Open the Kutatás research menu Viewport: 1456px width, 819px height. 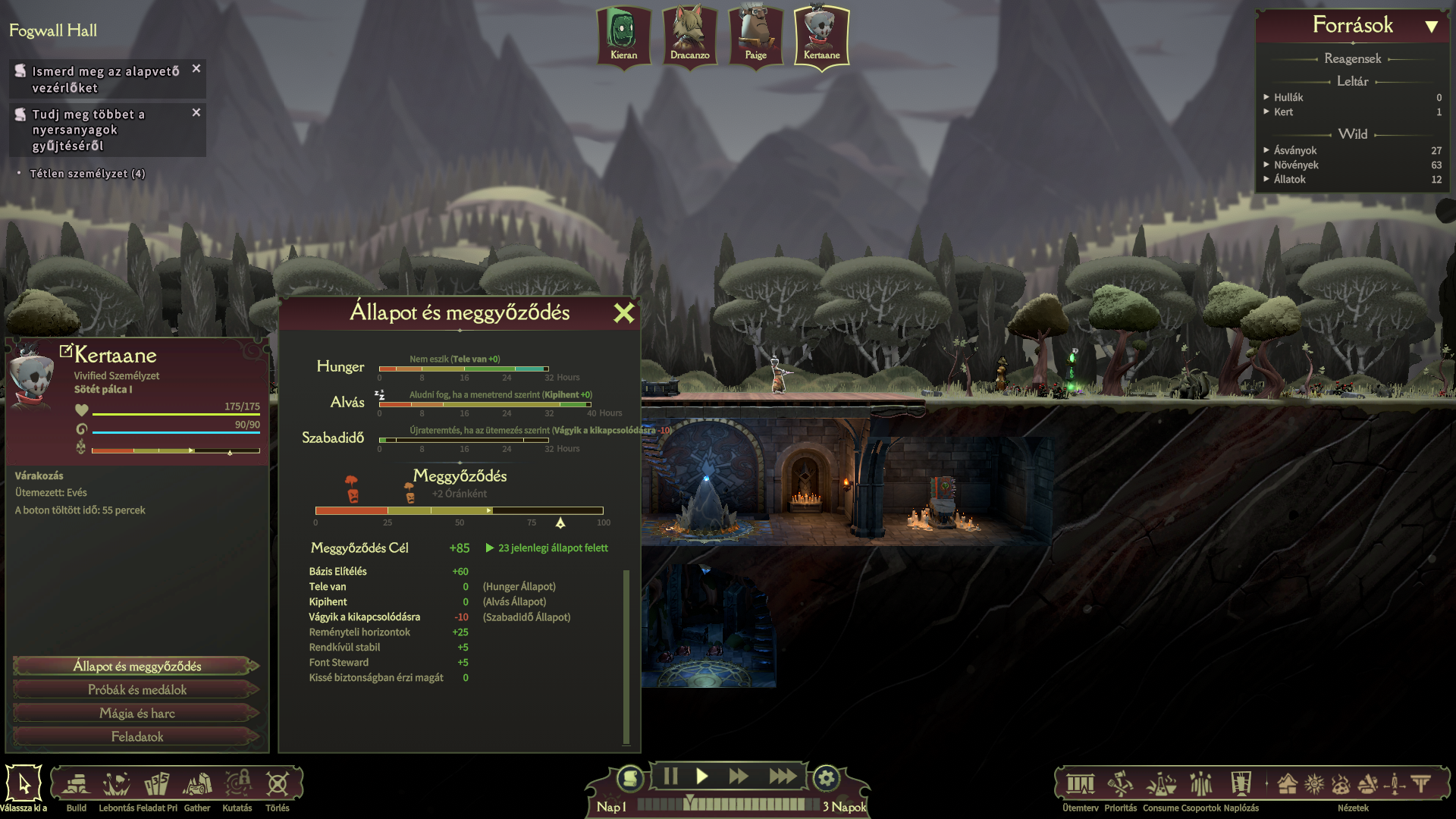pos(237,786)
